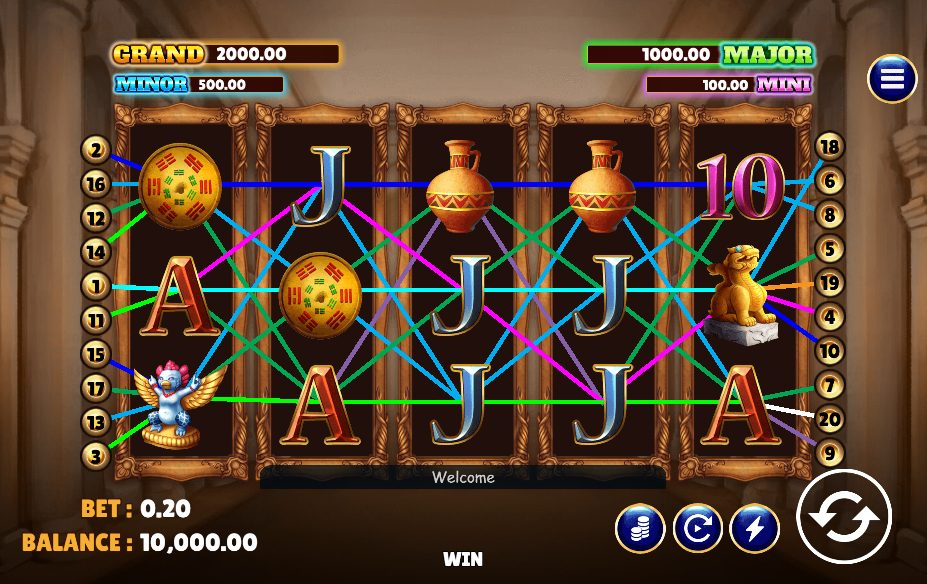This screenshot has width=927, height=584.
Task: Spin the reels with the large circular arrows button
Action: [x=843, y=516]
